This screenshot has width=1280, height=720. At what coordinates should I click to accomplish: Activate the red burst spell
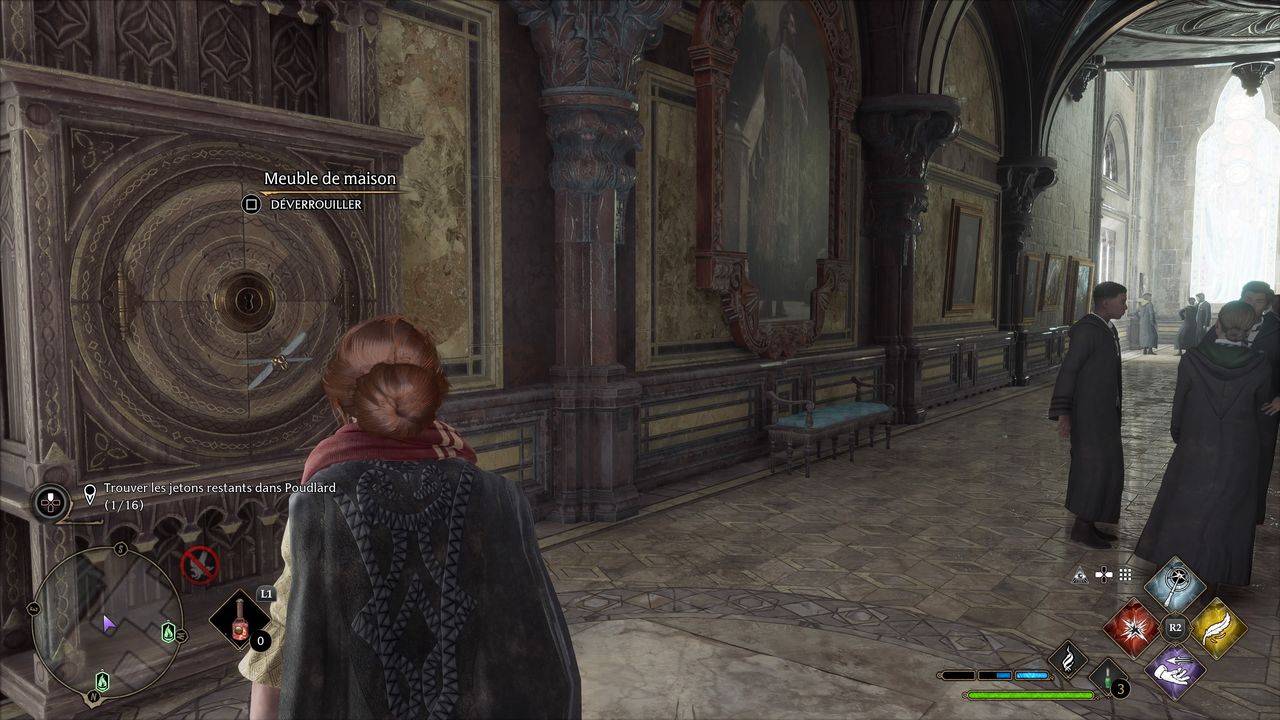click(1133, 629)
